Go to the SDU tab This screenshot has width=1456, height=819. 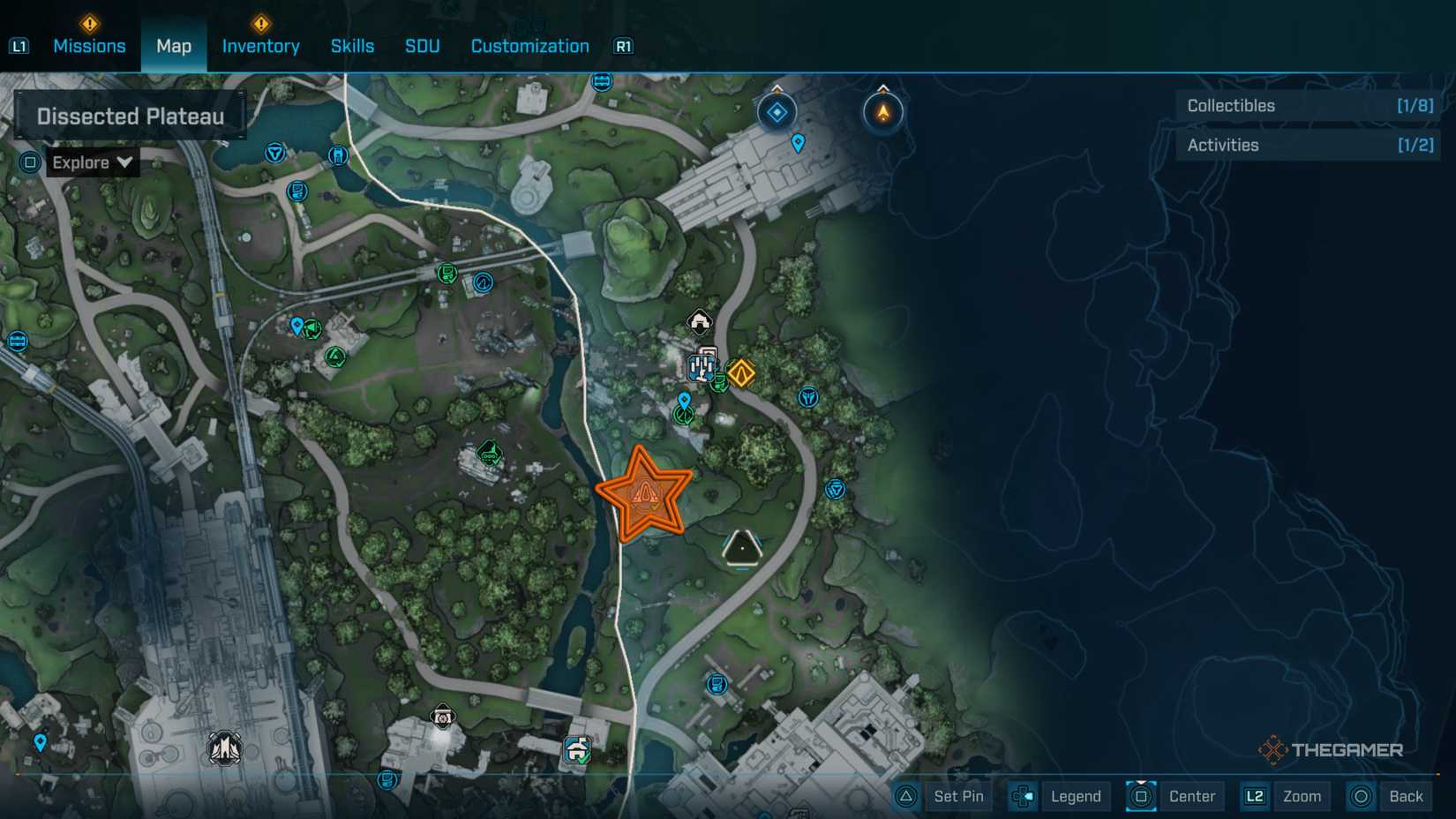(422, 46)
